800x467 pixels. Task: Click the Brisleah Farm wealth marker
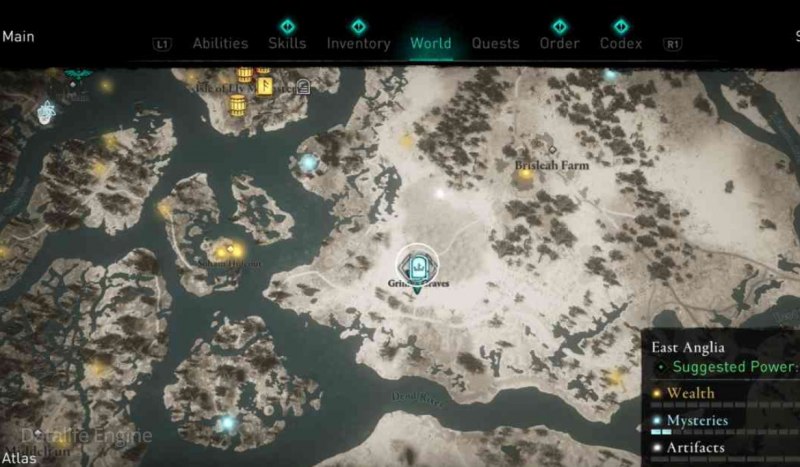[524, 175]
